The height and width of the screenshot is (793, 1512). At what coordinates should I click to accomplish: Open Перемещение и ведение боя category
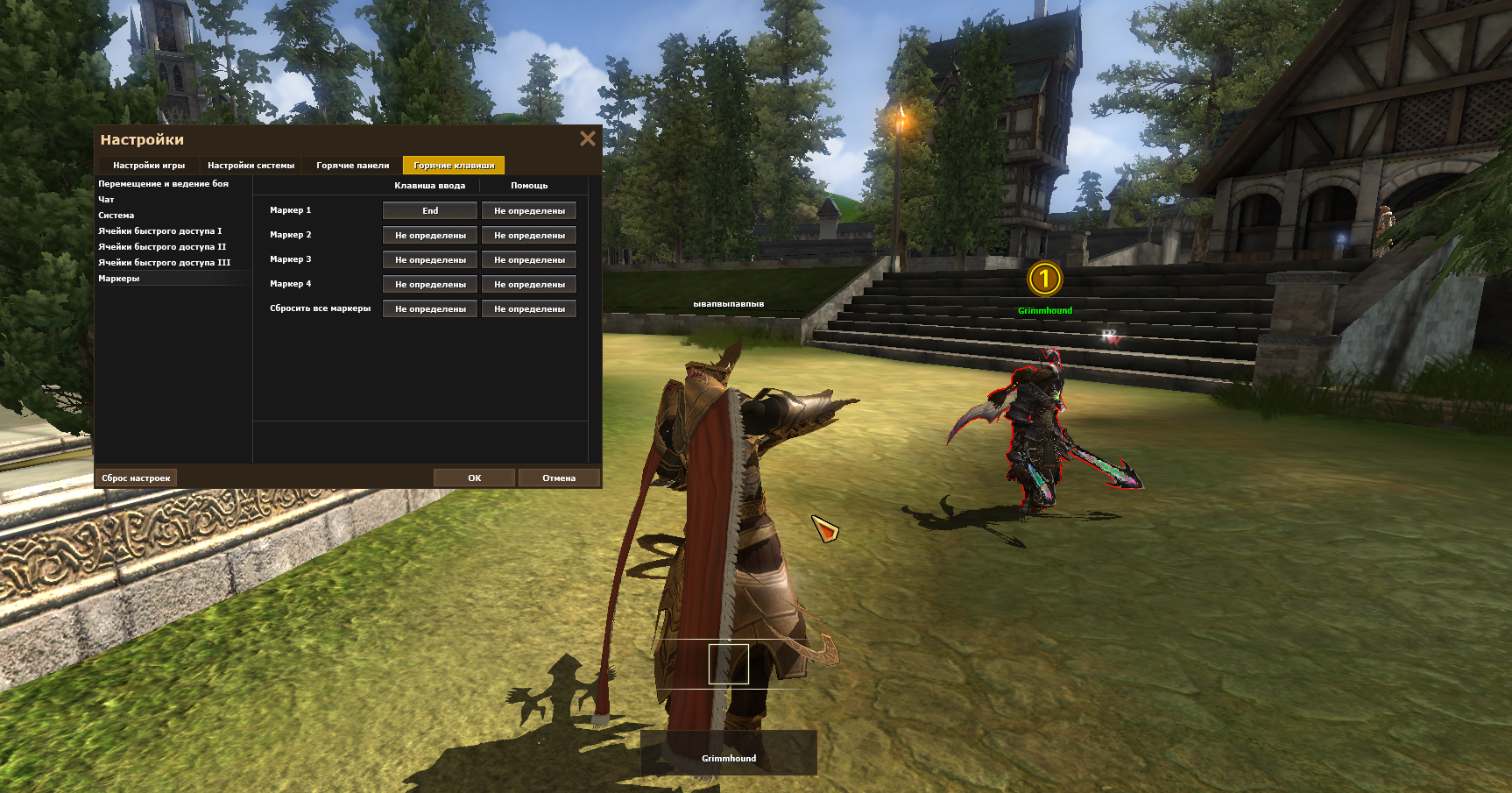tap(163, 184)
